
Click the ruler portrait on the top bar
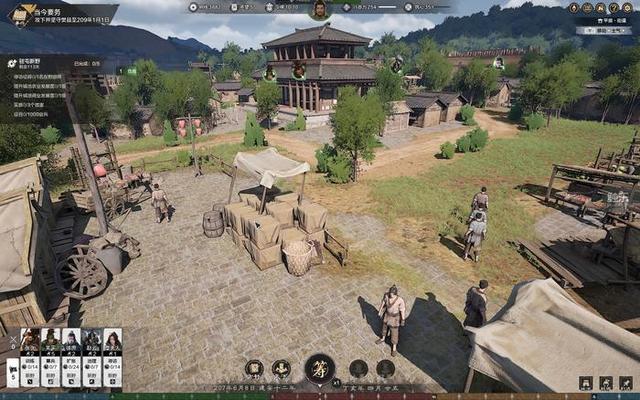tap(319, 10)
